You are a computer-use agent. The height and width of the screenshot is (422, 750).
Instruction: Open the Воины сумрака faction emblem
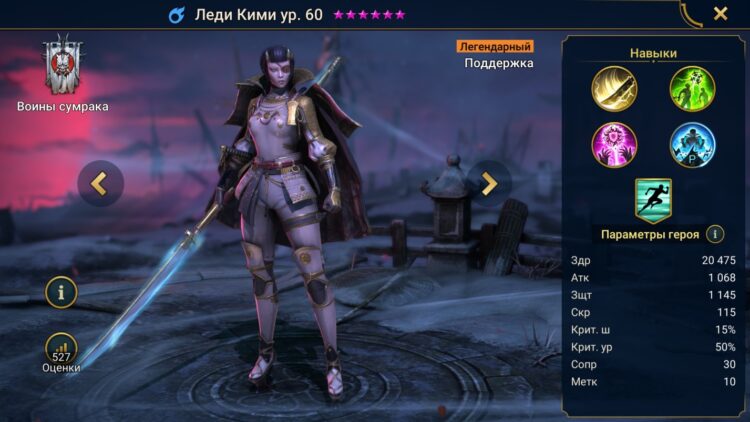pos(63,68)
